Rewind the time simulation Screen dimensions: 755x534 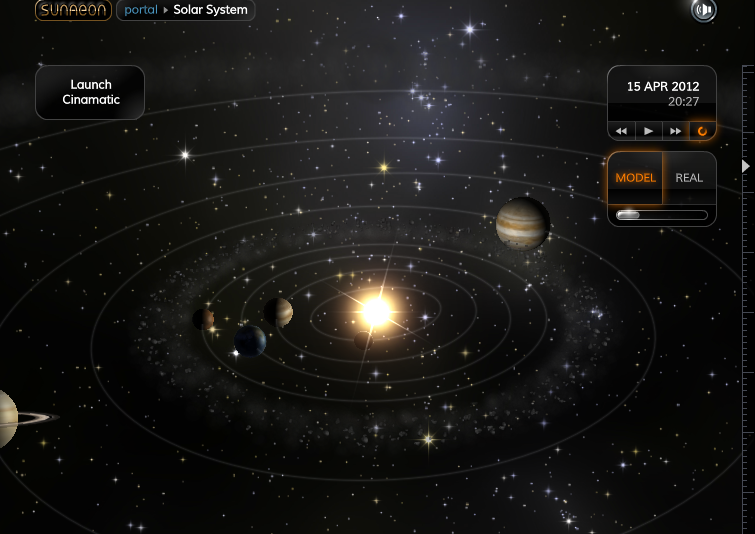point(621,131)
